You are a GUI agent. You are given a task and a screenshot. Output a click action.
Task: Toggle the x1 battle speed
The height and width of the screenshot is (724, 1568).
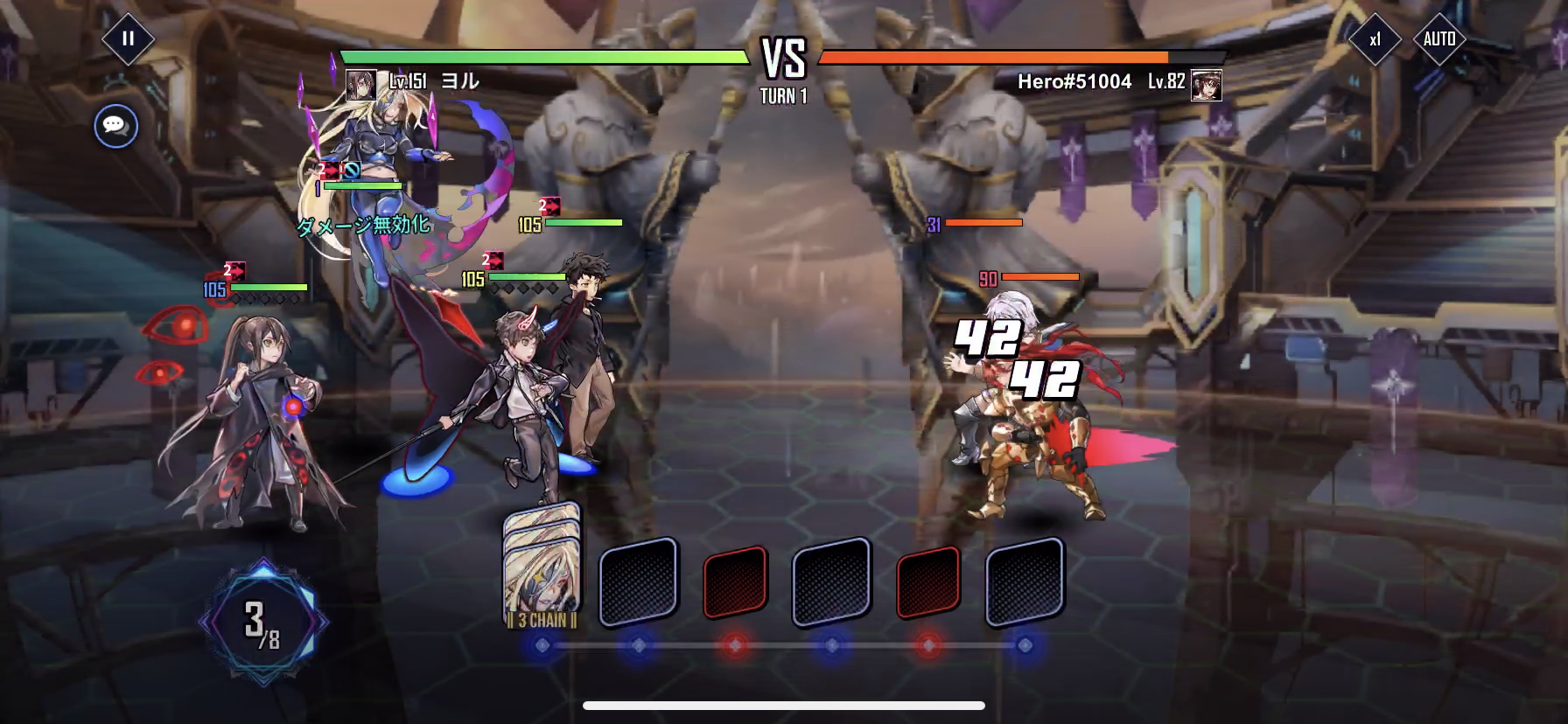(1375, 39)
